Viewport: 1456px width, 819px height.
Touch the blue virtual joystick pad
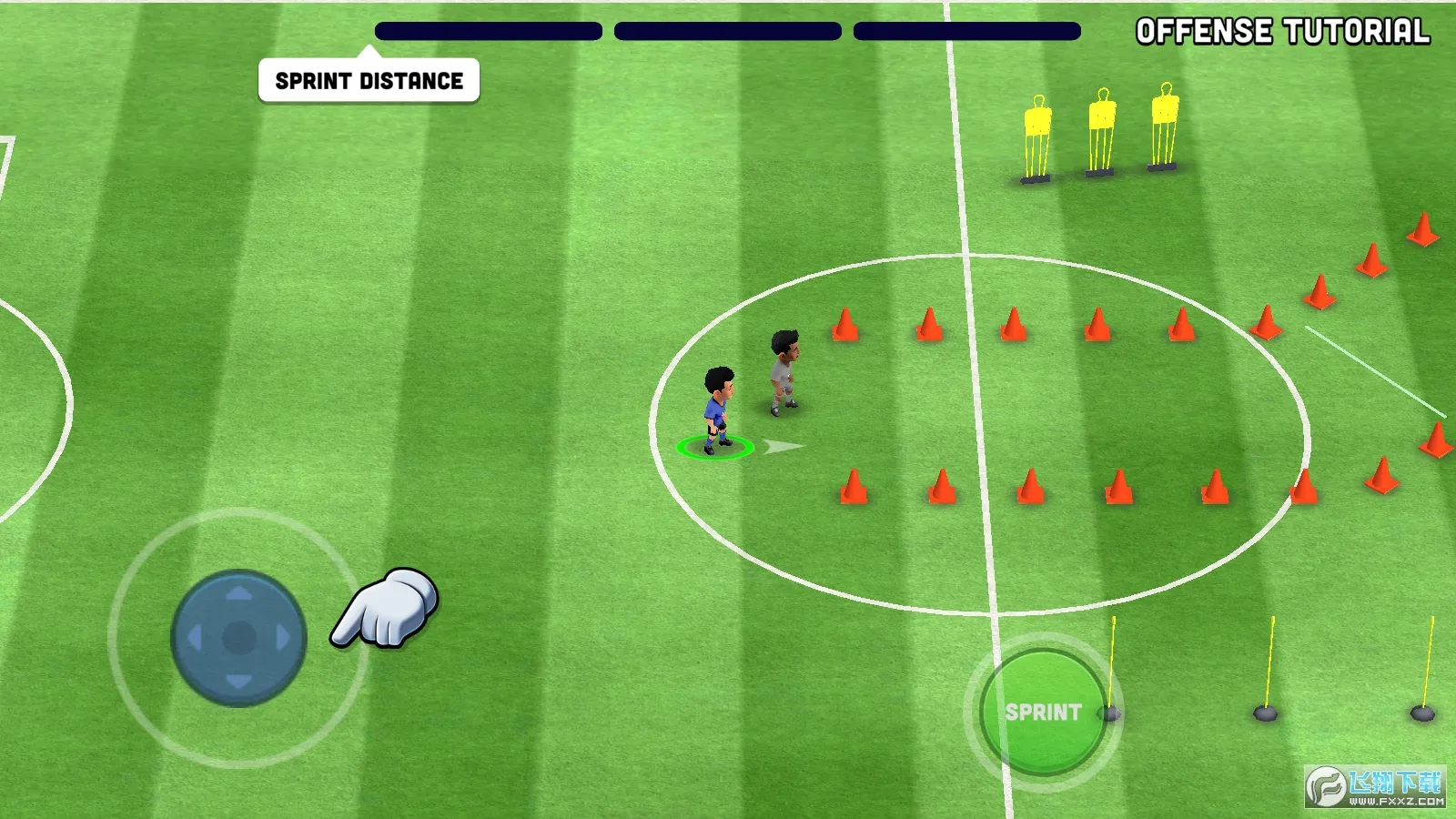tap(238, 638)
